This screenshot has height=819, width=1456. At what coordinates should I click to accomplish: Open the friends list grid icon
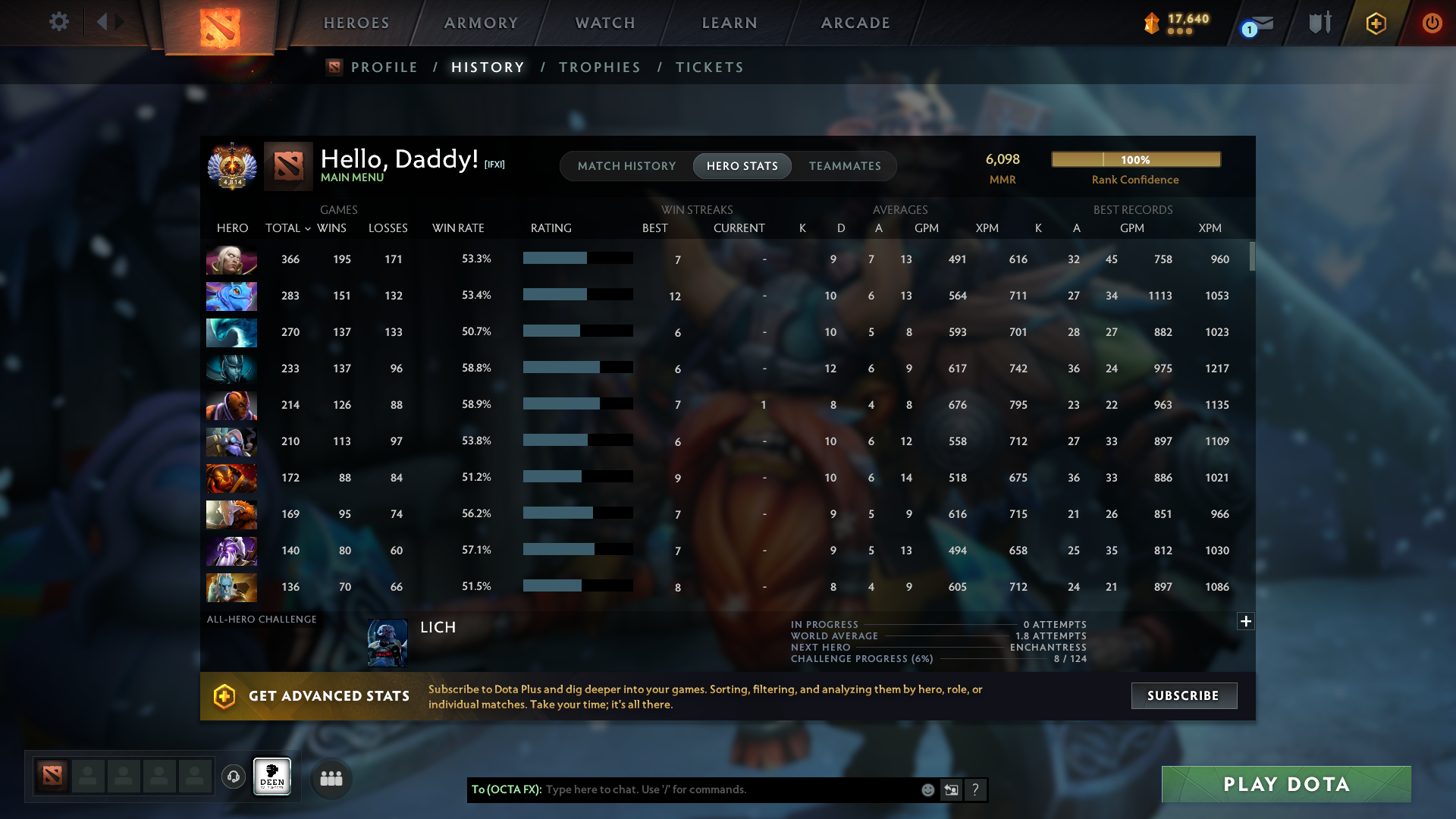click(x=330, y=777)
